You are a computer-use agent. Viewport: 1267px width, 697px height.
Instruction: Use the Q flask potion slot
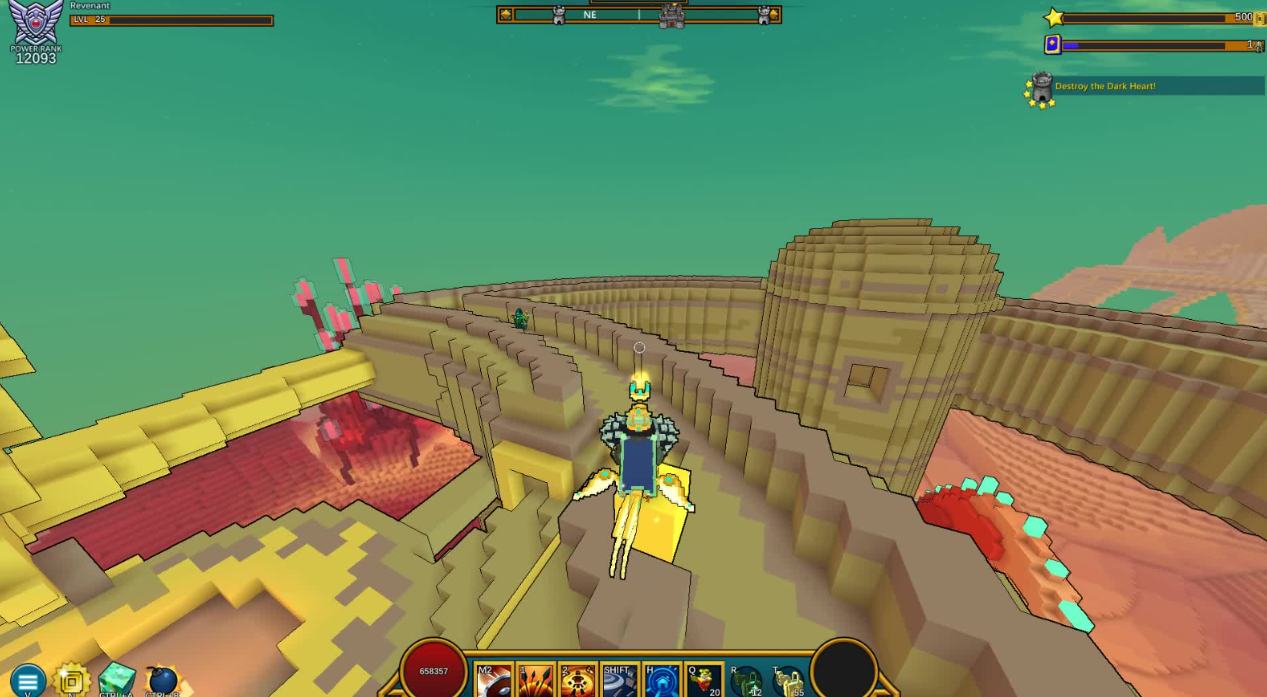tap(704, 681)
